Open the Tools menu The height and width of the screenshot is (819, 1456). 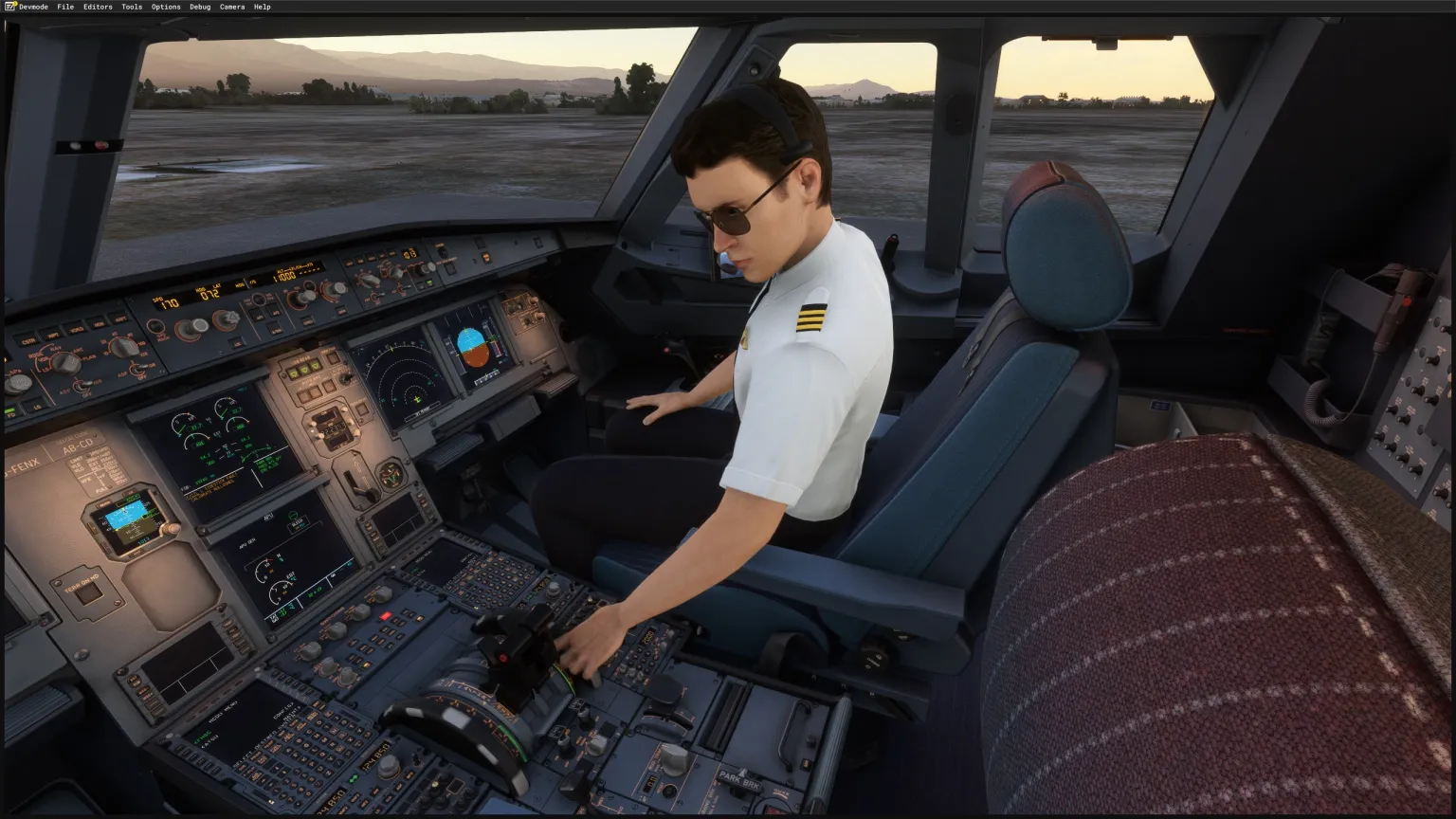pos(132,7)
